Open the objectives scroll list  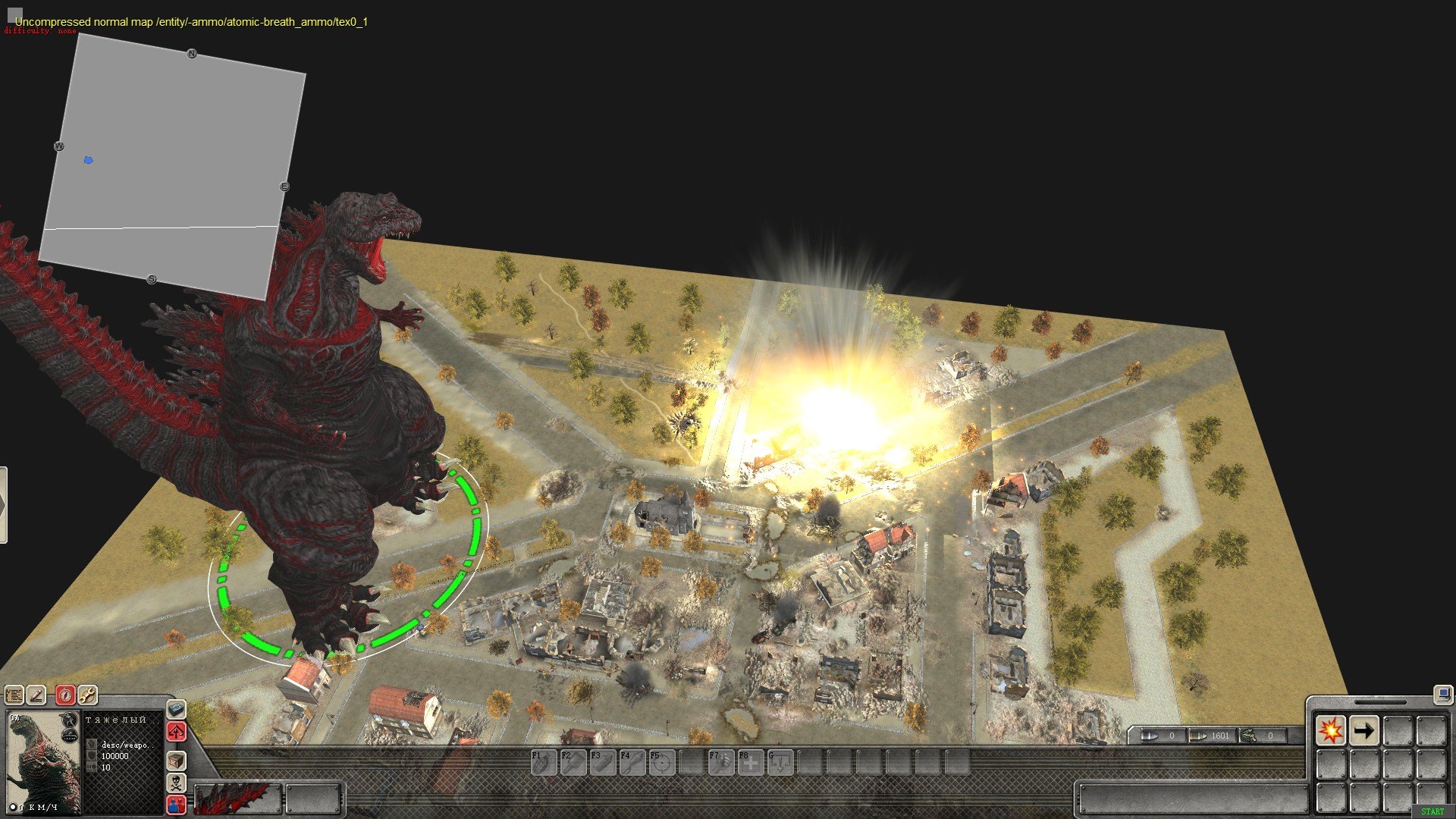[14, 695]
